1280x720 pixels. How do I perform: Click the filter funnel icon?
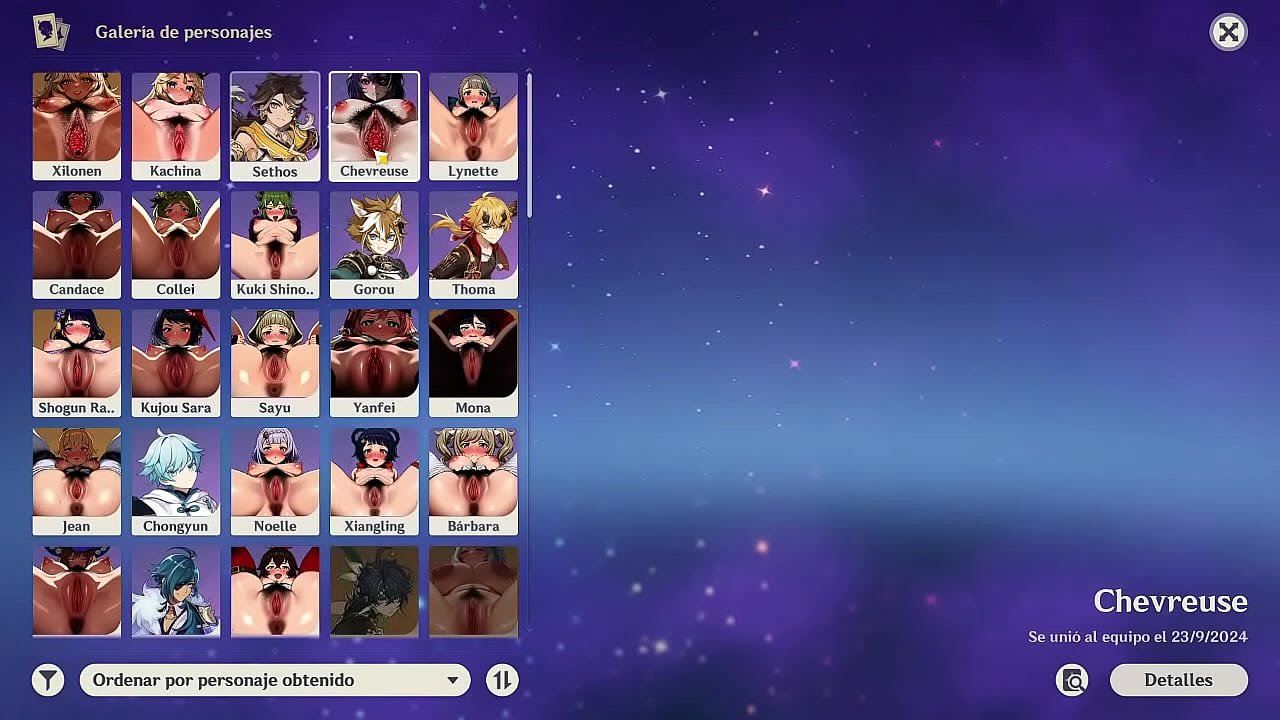click(x=47, y=680)
